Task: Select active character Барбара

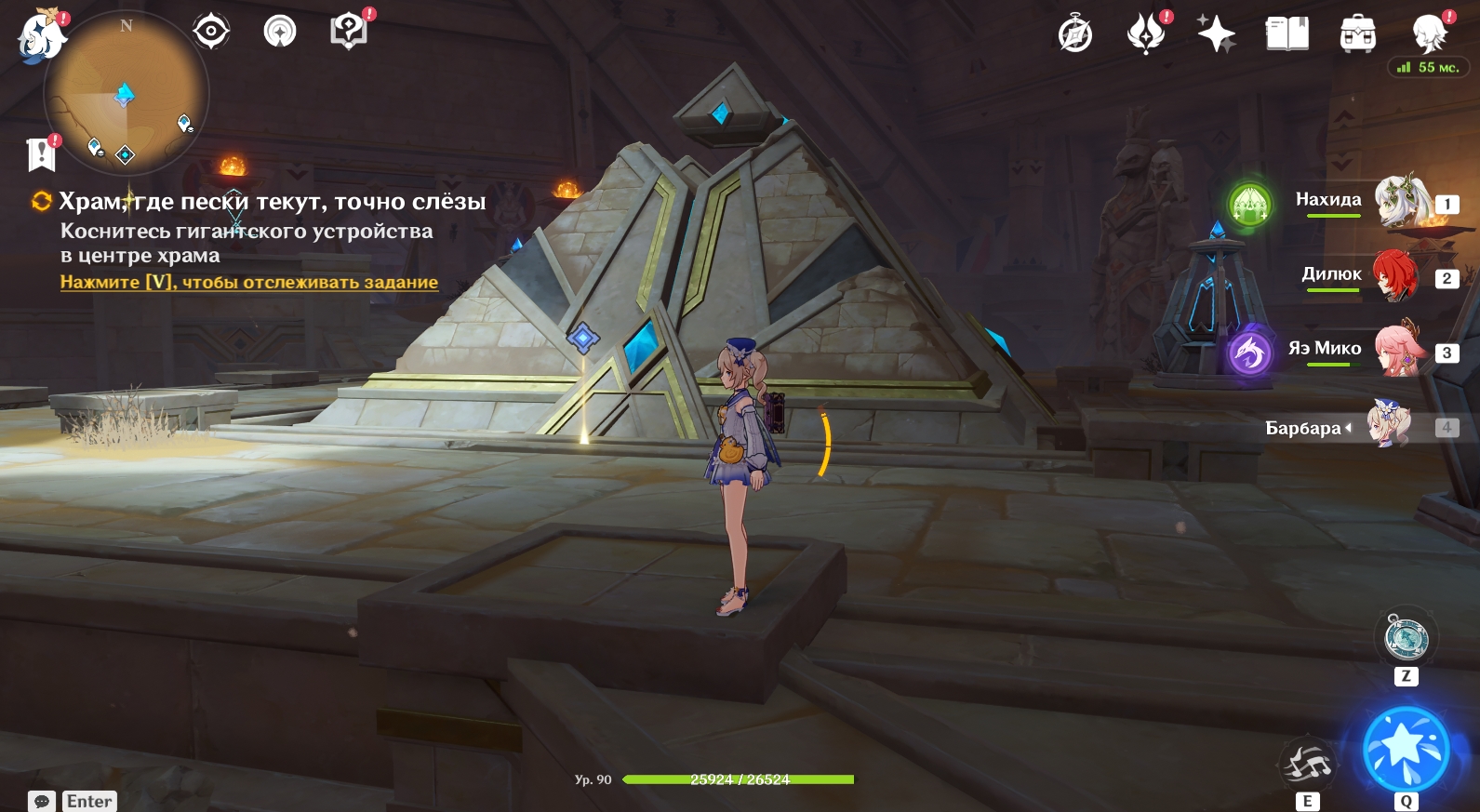Action: point(1388,426)
